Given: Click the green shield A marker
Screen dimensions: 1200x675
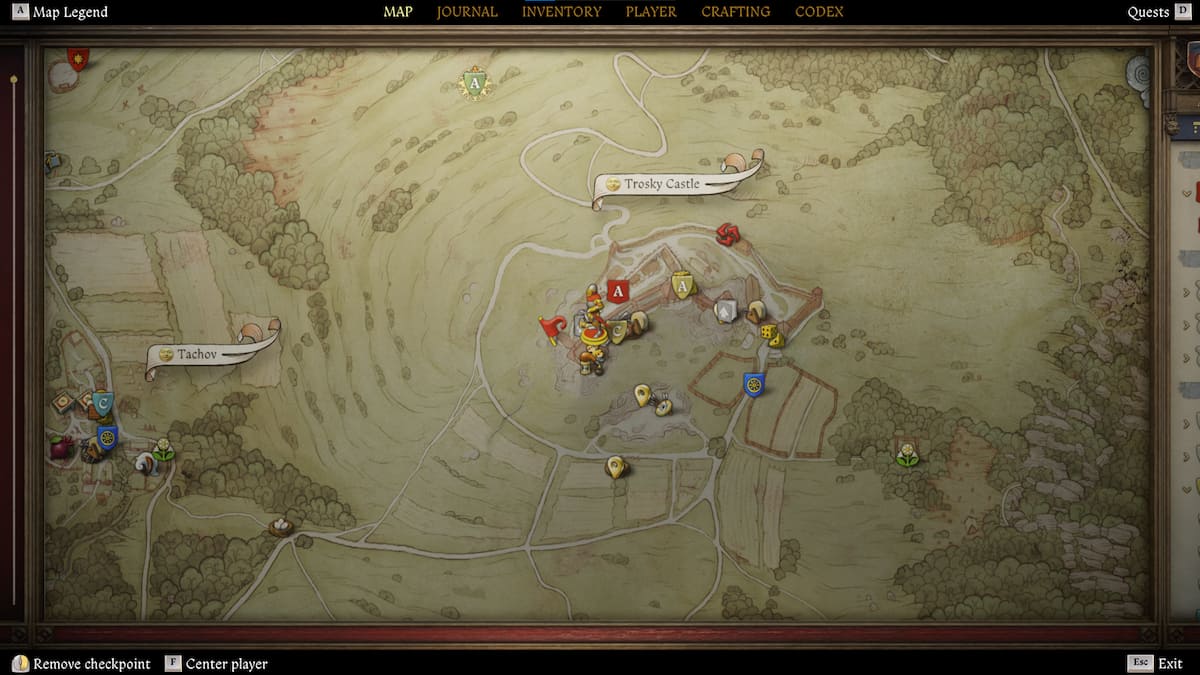Looking at the screenshot, I should (x=475, y=84).
